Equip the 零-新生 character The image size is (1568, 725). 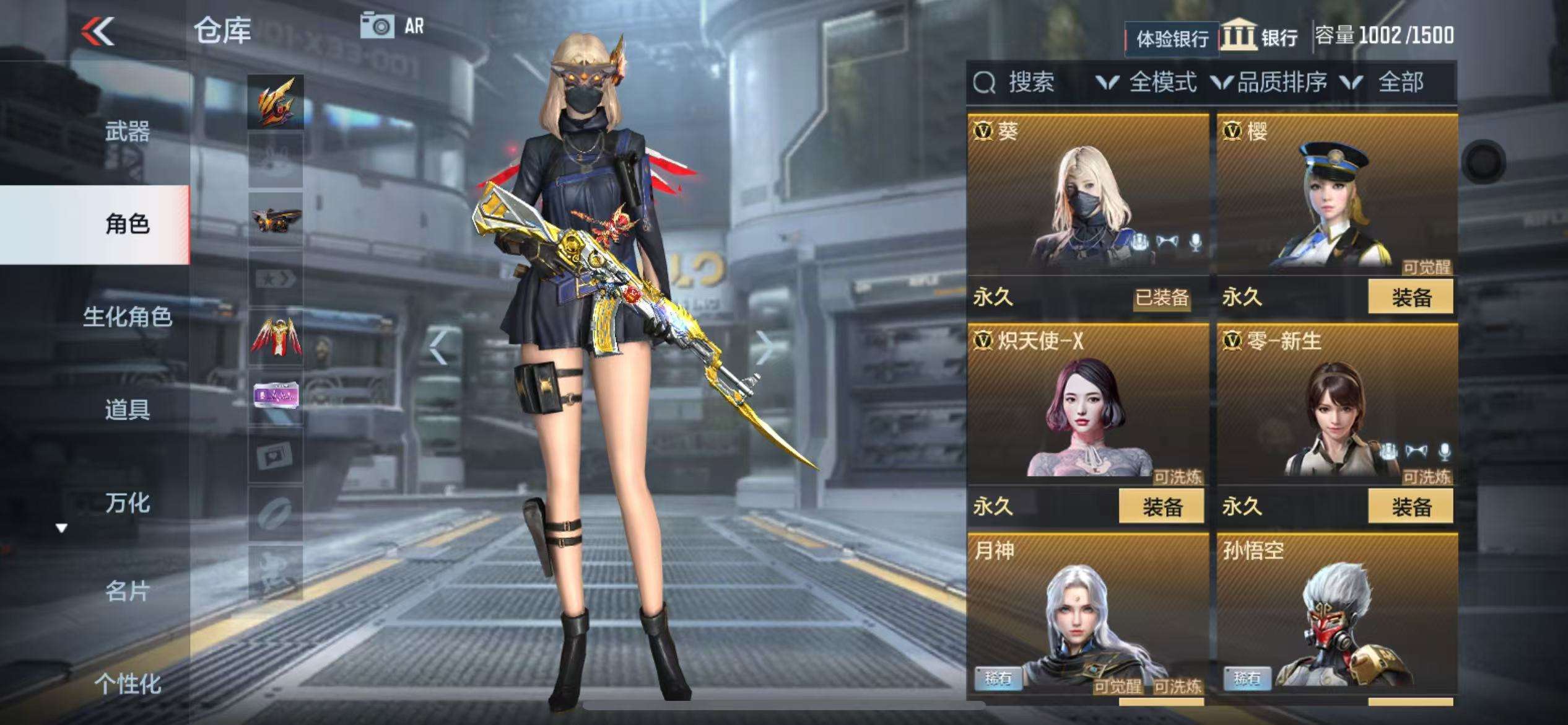[1411, 507]
